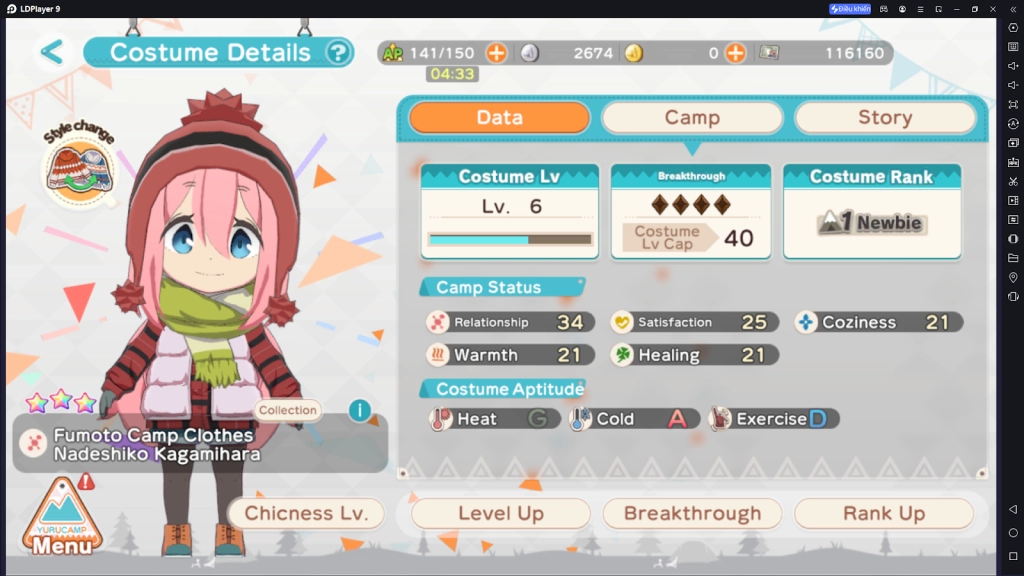Tap the Style change icon
1024x576 pixels.
coord(79,165)
